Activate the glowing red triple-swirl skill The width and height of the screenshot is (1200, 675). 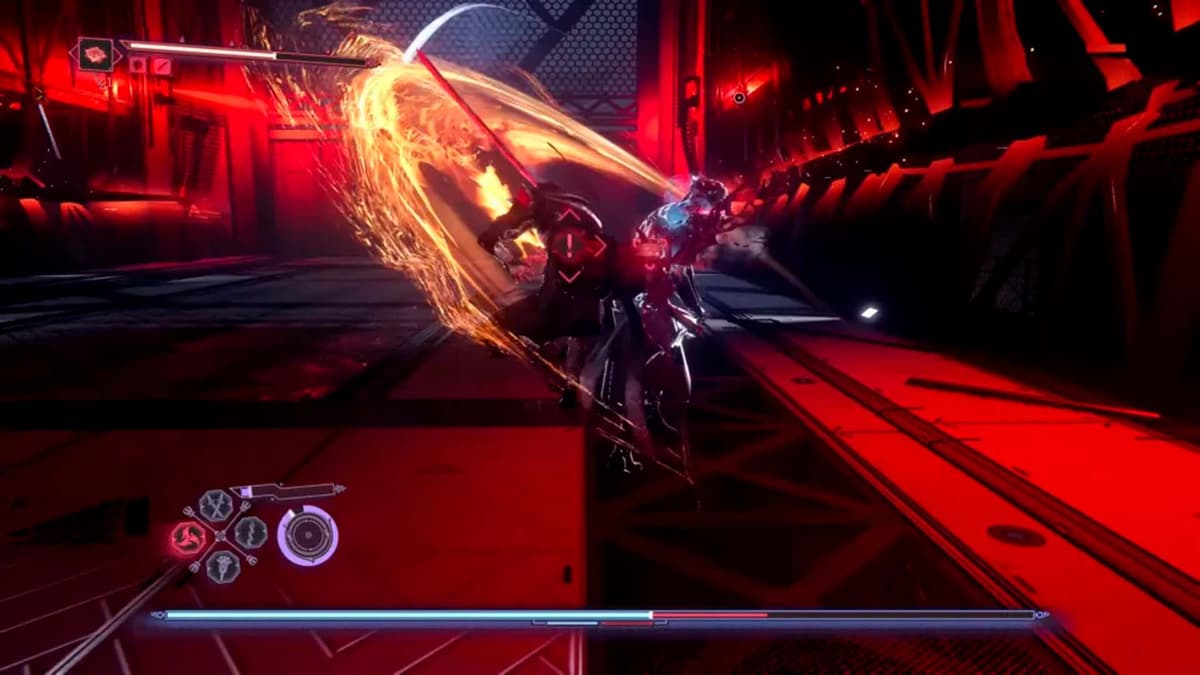click(x=188, y=539)
